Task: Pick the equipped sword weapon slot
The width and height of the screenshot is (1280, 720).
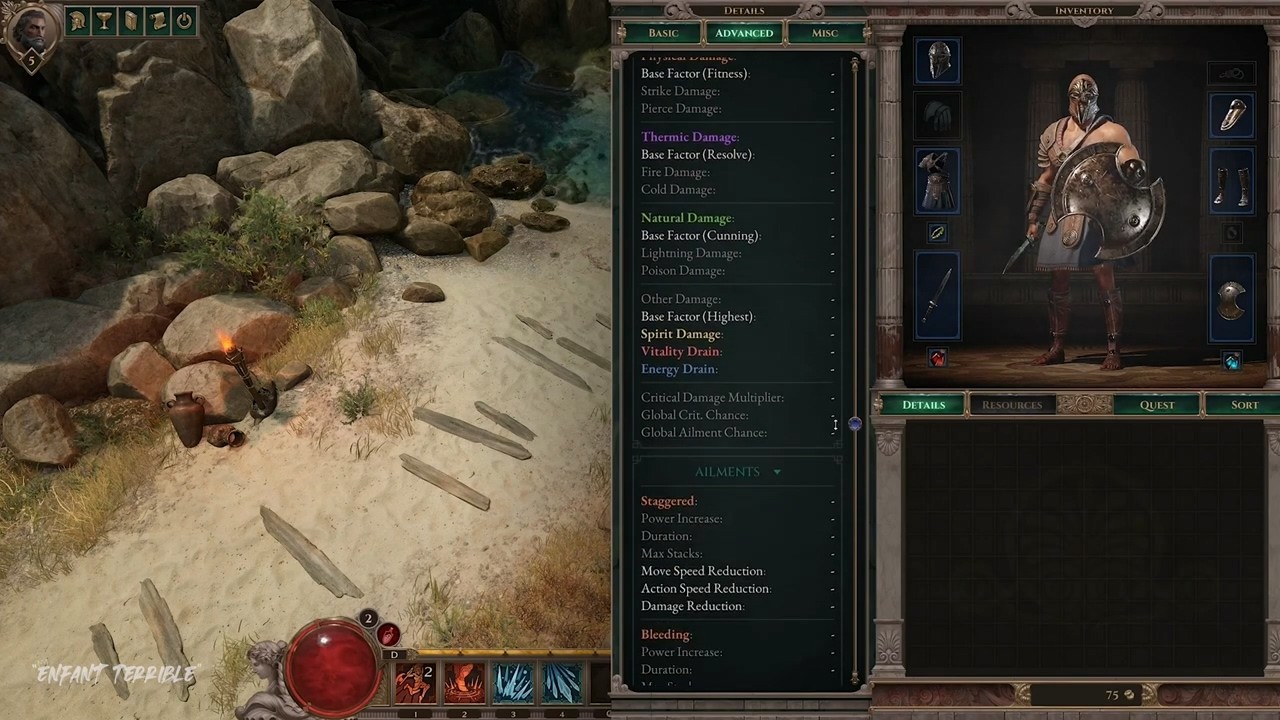Action: (937, 295)
